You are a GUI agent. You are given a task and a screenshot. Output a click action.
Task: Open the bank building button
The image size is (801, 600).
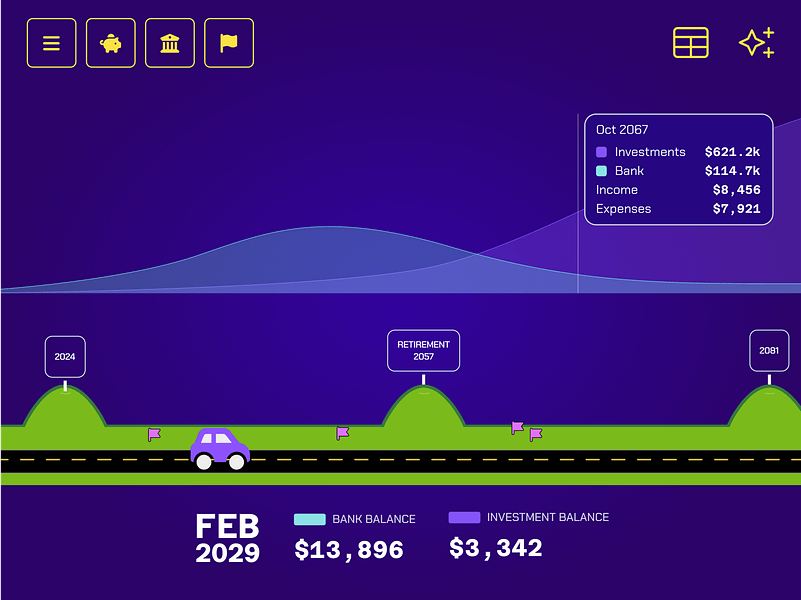tap(170, 43)
